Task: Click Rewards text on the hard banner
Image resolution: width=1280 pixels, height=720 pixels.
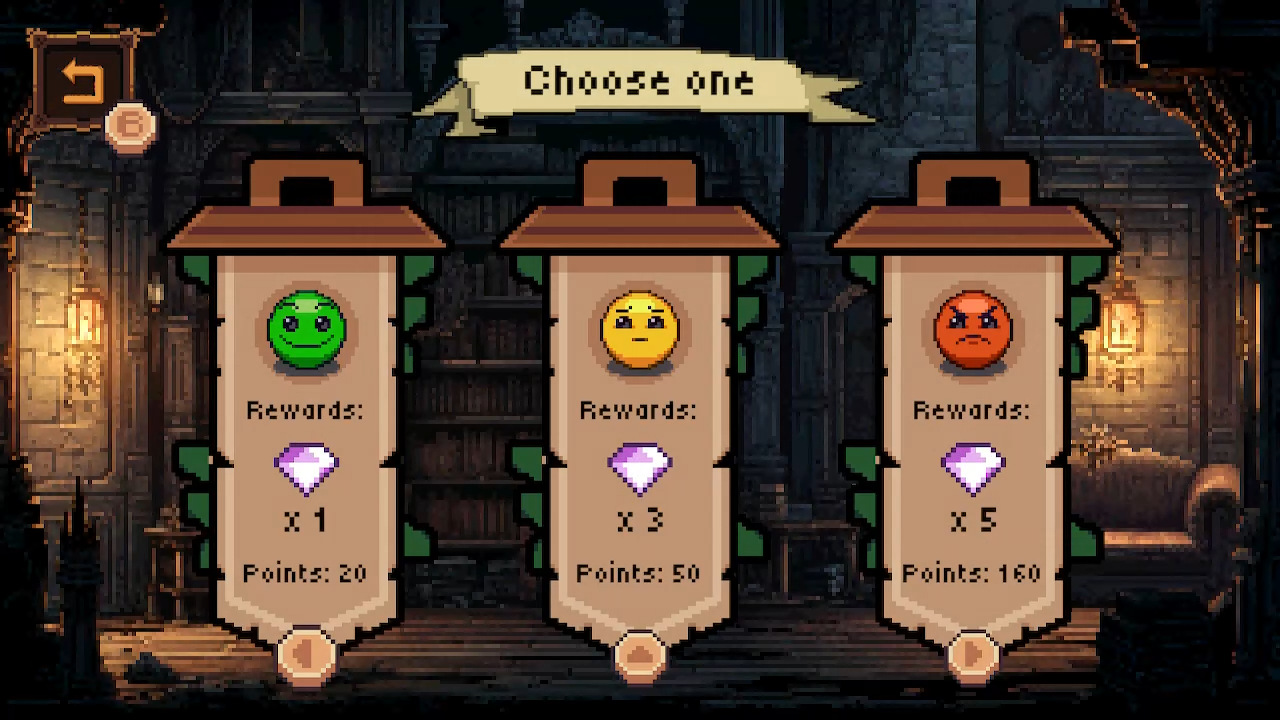Action: pos(973,409)
